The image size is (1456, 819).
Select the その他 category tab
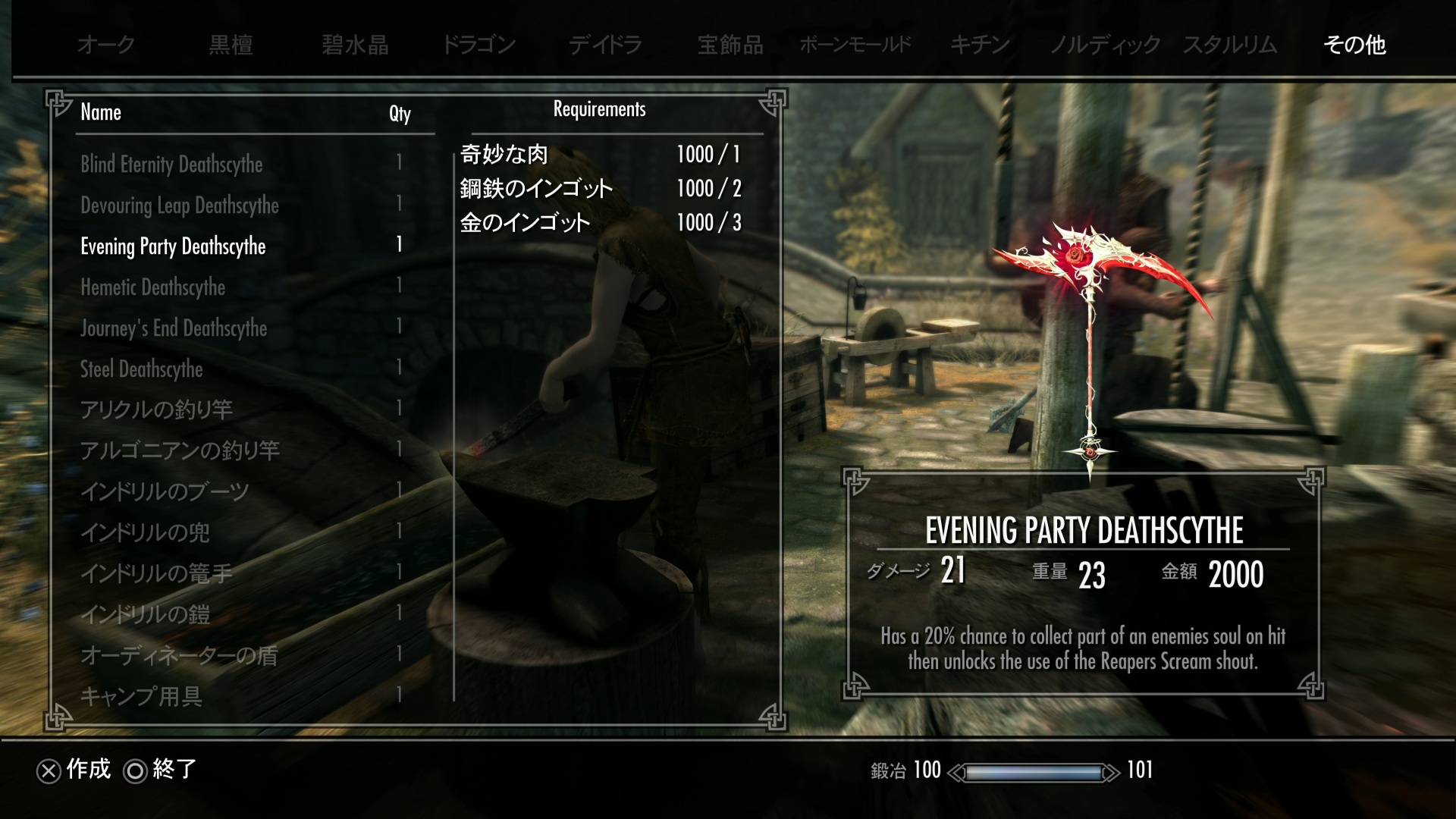(1354, 45)
